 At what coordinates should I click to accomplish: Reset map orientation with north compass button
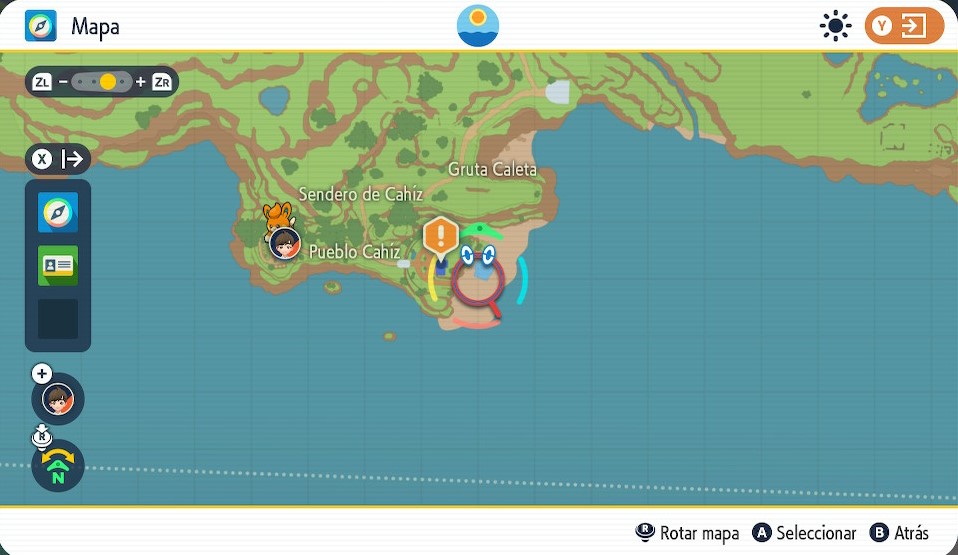click(x=58, y=466)
